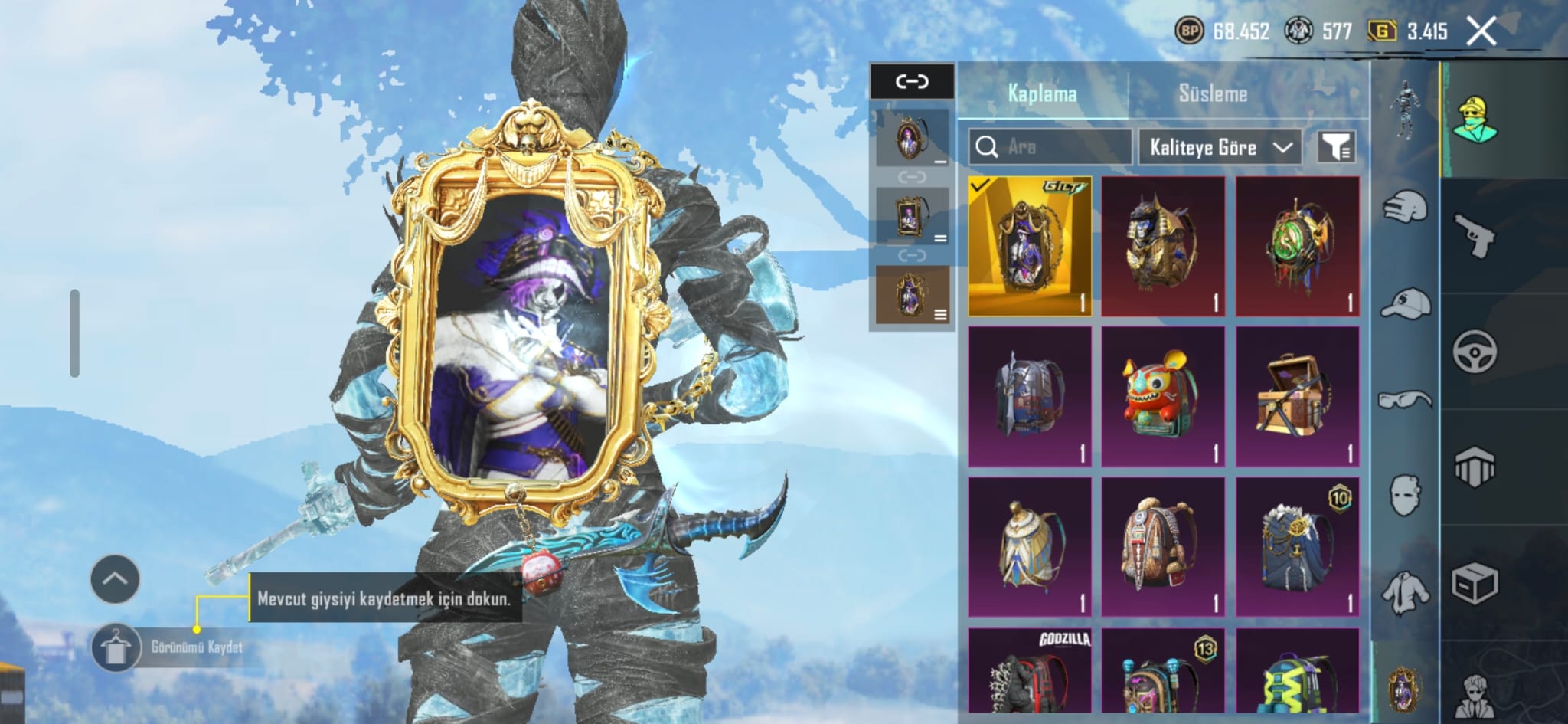This screenshot has height=724, width=1568.
Task: Choose the pharaoh backpack skin
Action: (1163, 247)
